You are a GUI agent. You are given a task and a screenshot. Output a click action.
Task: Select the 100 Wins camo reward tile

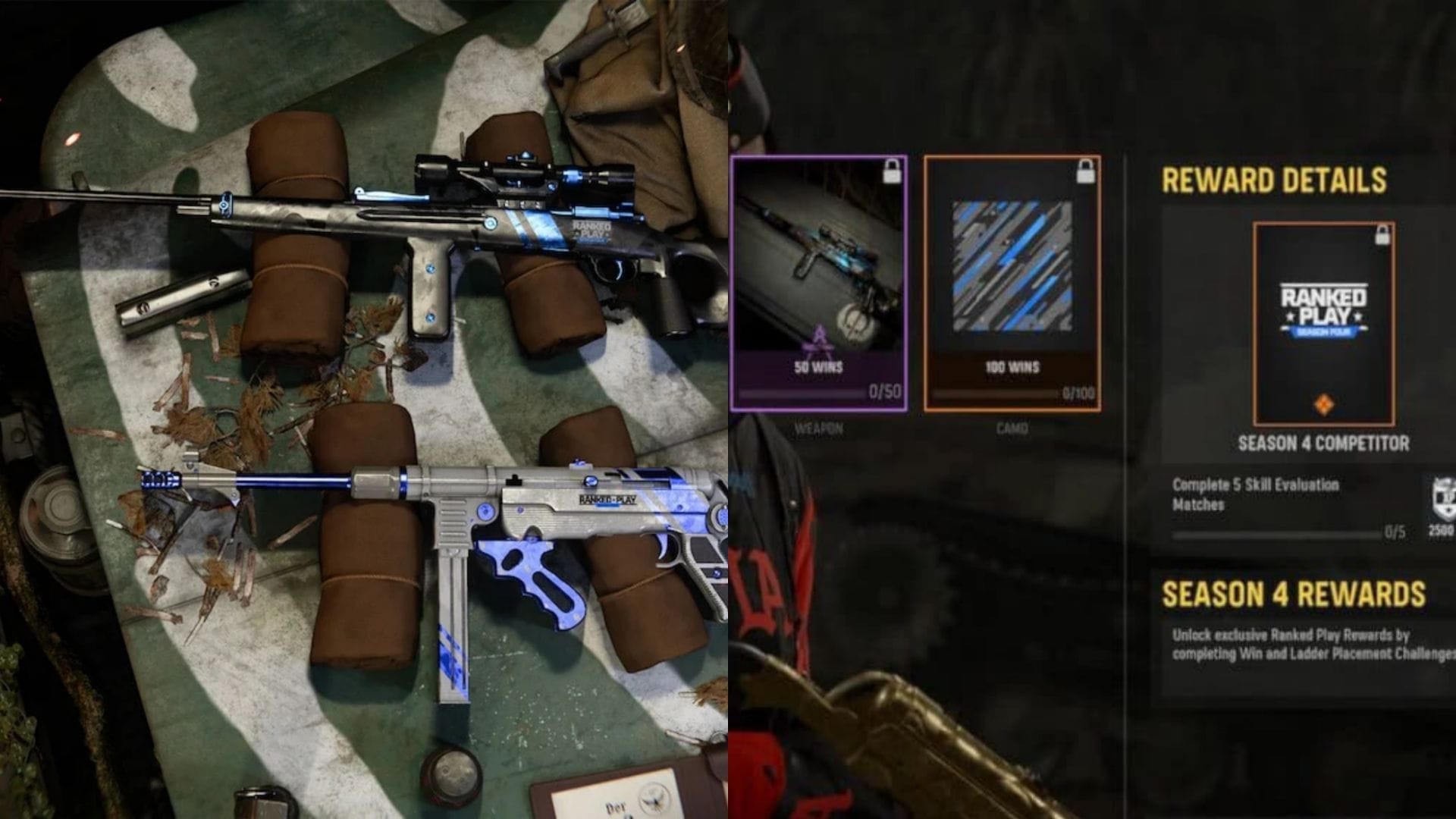pyautogui.click(x=1012, y=284)
